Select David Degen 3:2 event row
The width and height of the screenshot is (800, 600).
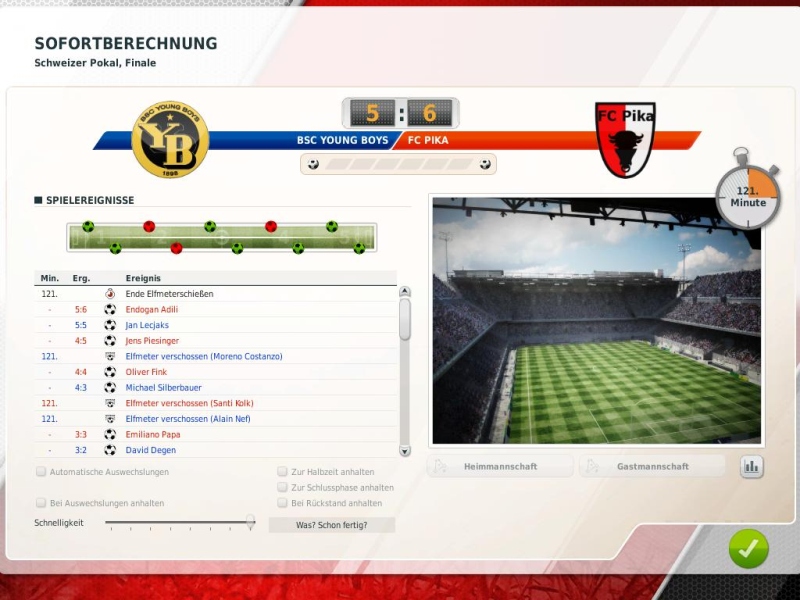coord(148,450)
